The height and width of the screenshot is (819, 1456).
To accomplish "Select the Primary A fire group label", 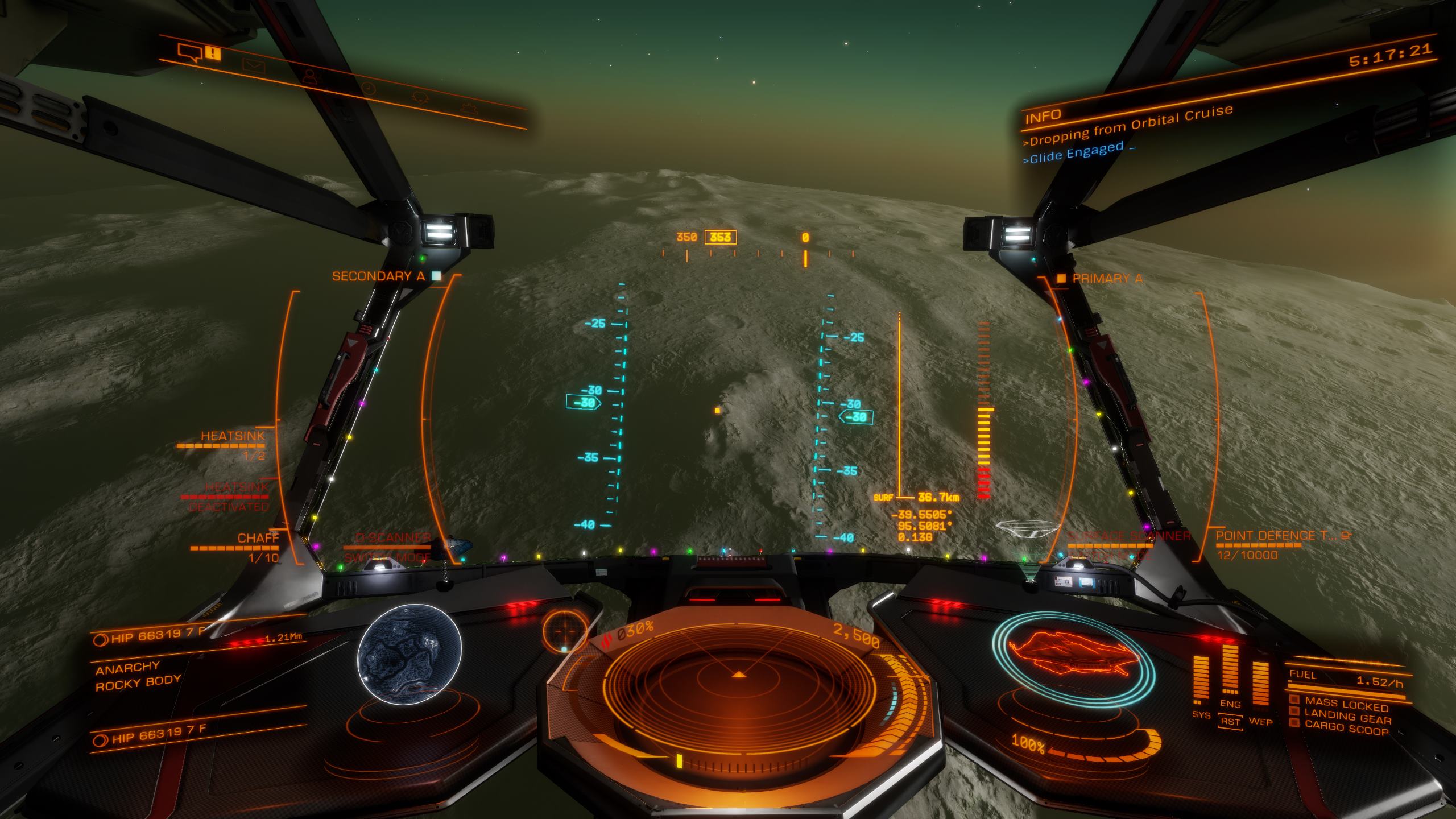I will (x=1106, y=279).
